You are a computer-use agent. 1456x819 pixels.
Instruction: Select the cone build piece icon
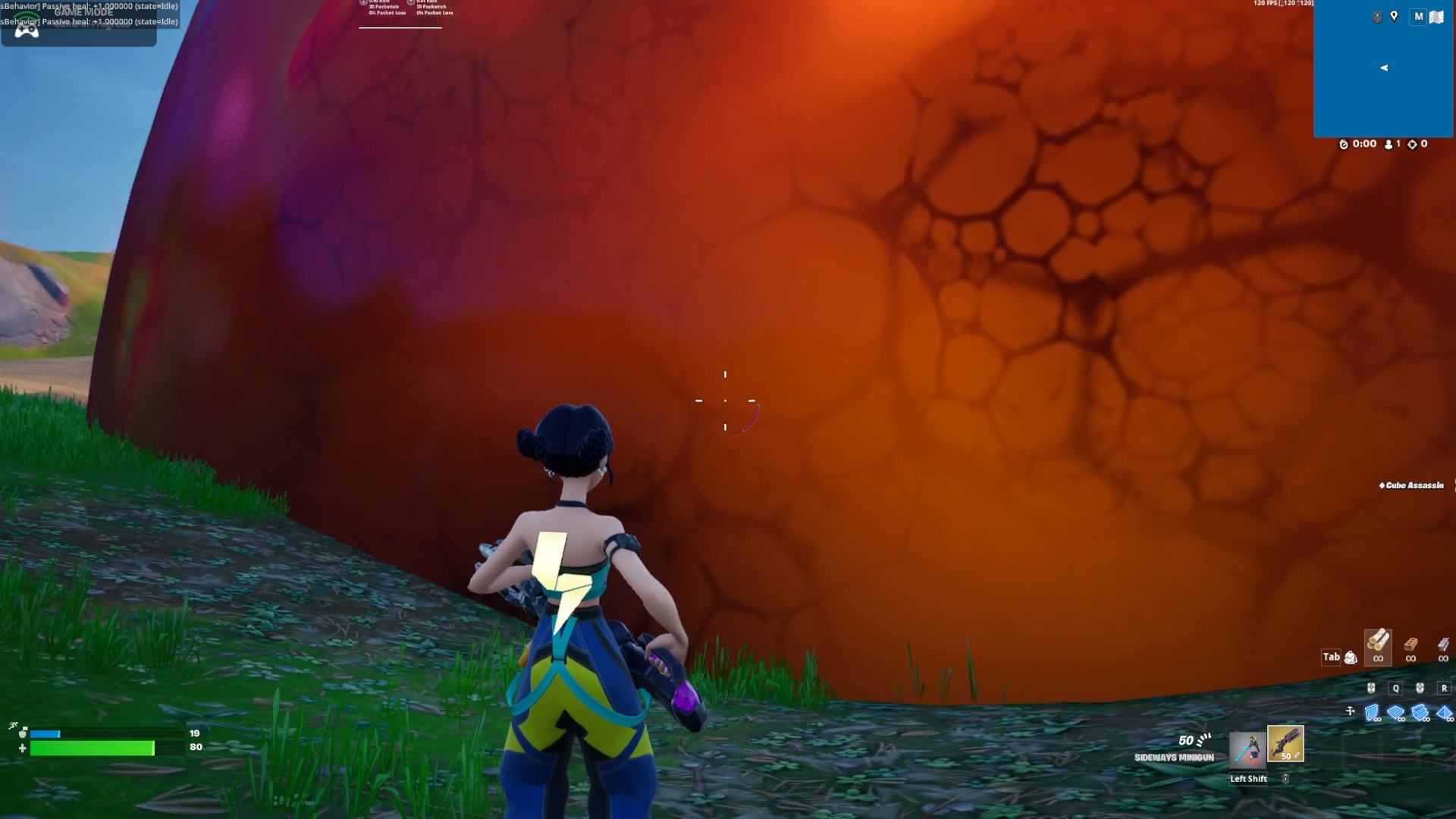coord(1445,713)
